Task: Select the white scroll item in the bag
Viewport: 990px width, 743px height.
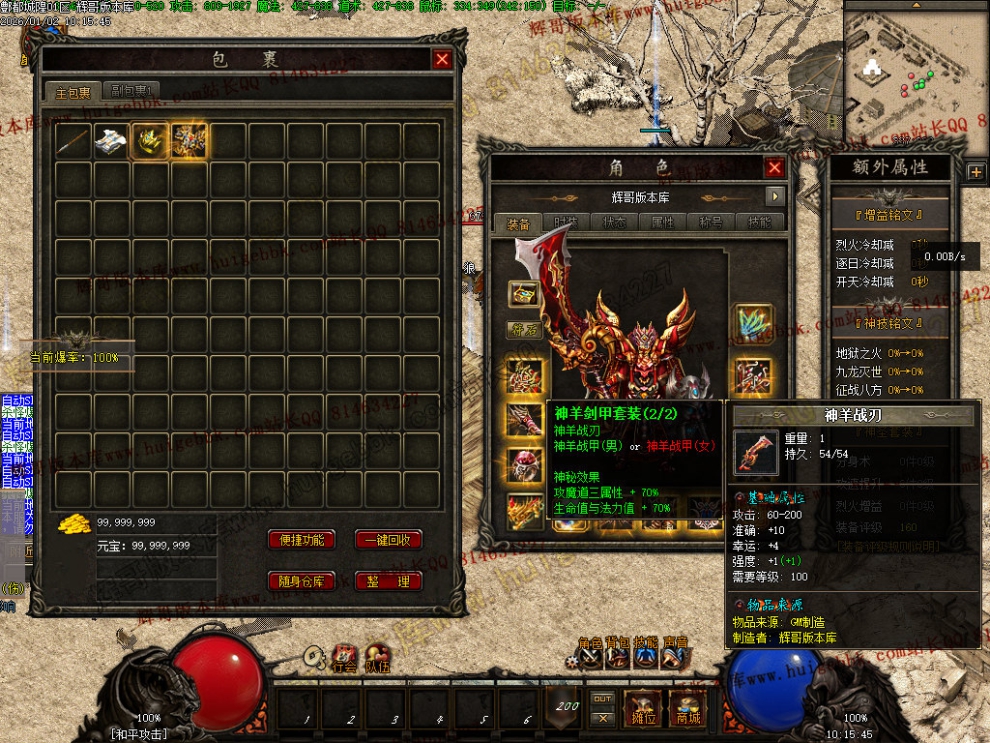Action: click(x=111, y=141)
